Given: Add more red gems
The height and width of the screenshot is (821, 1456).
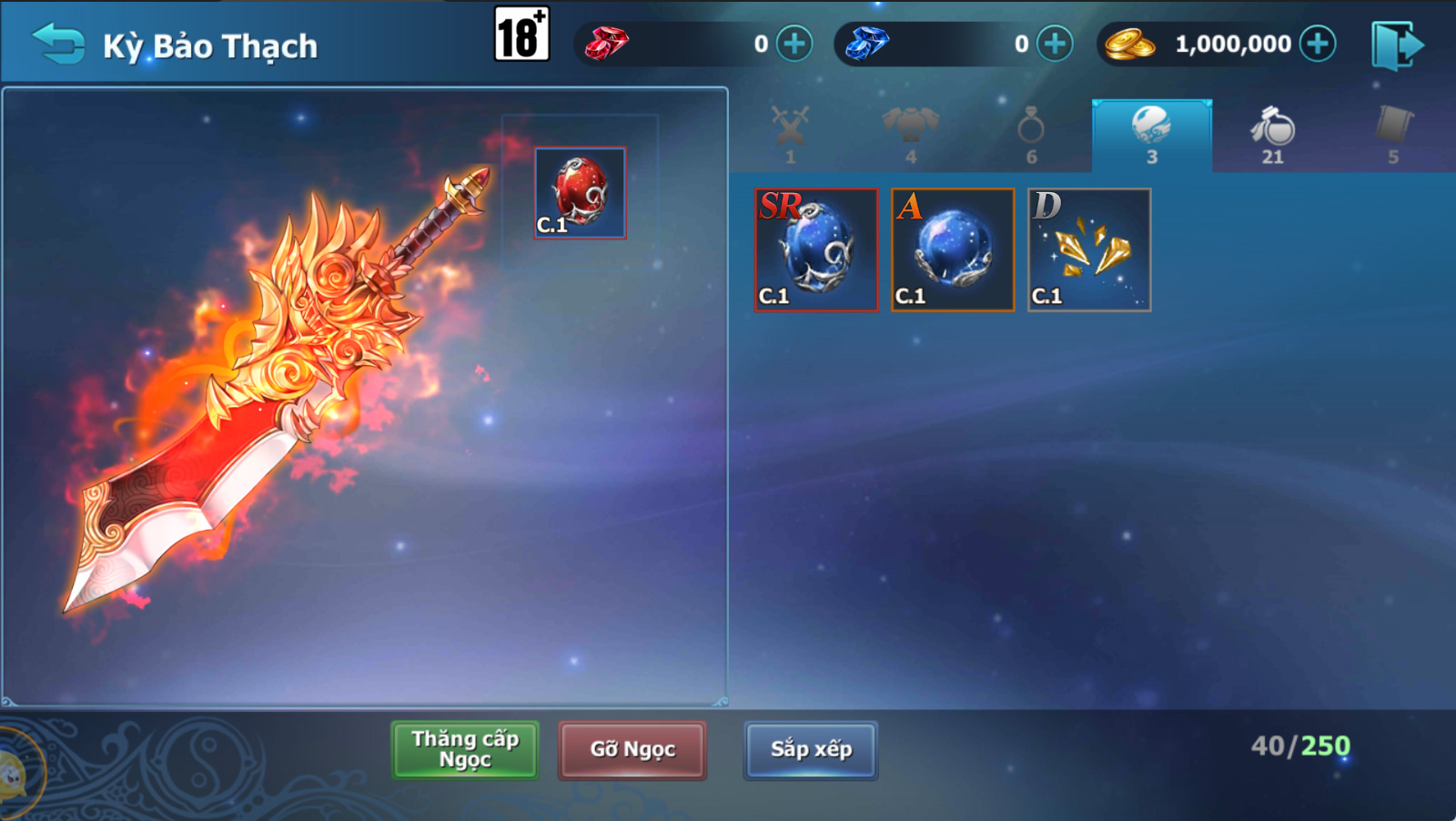Looking at the screenshot, I should 794,44.
